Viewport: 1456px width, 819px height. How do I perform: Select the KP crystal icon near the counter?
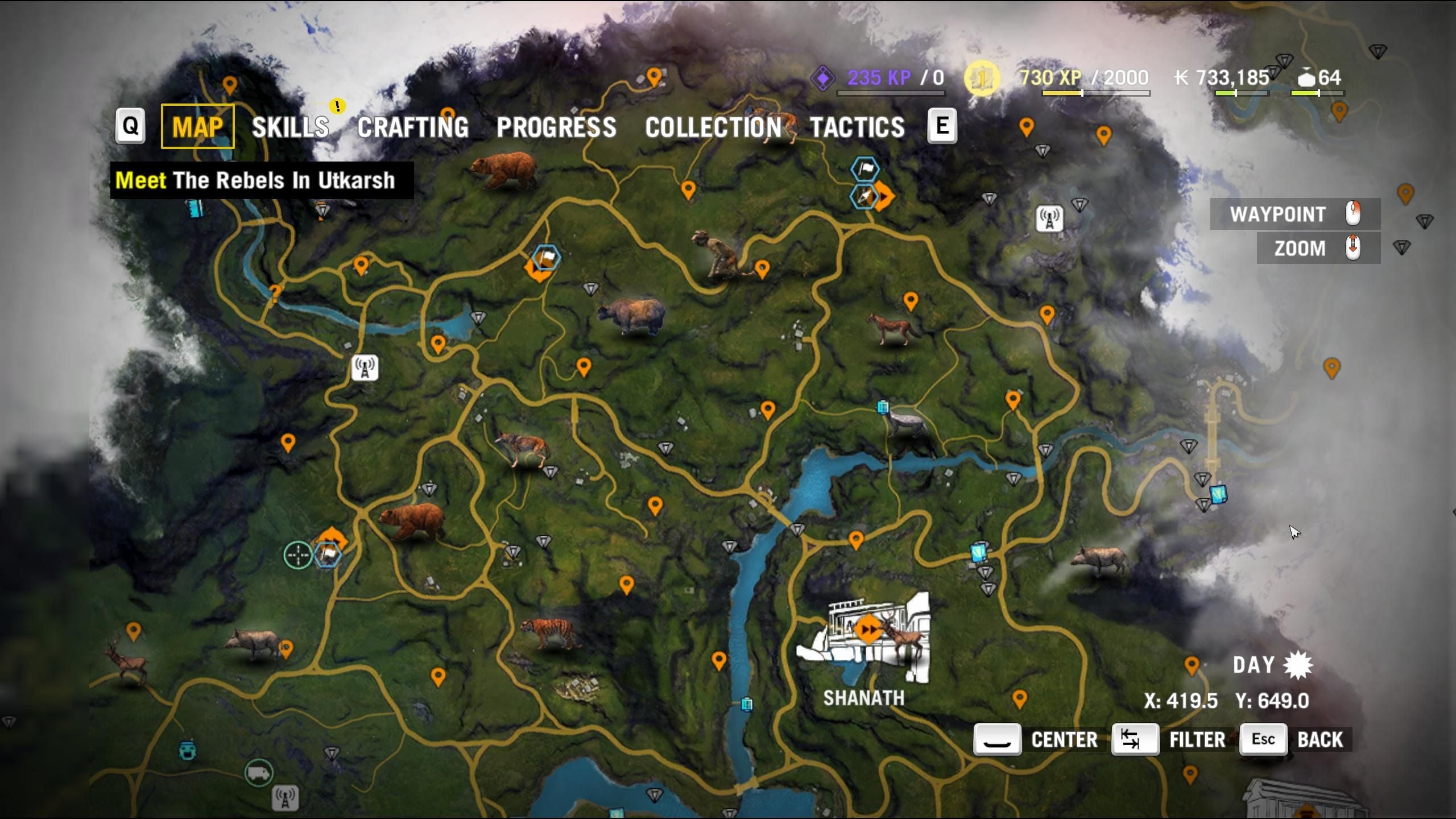[x=823, y=77]
